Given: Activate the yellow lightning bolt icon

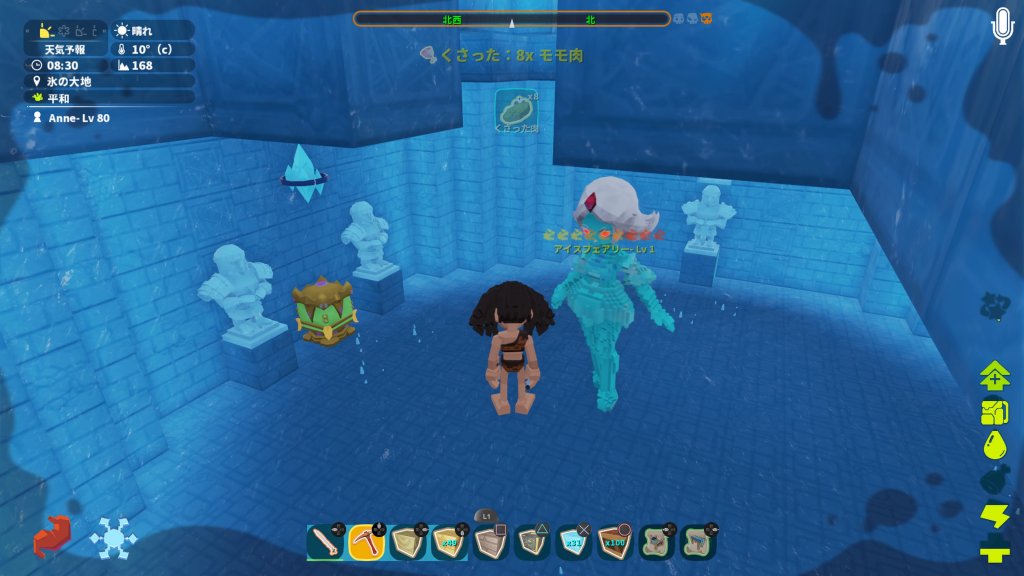Looking at the screenshot, I should point(995,515).
